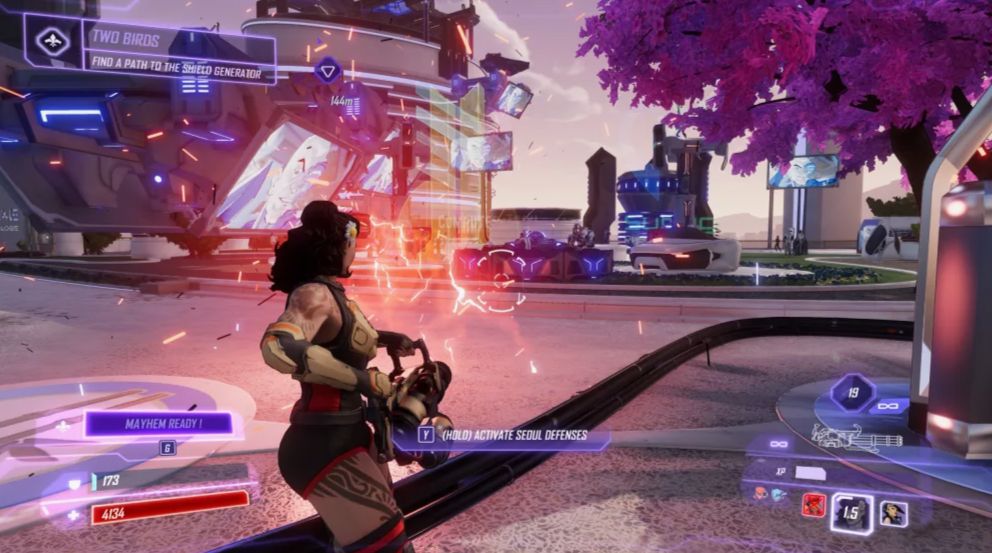Screen dimensions: 992x553
Task: Click the fleur-de-lis mission emblem icon
Action: (53, 41)
